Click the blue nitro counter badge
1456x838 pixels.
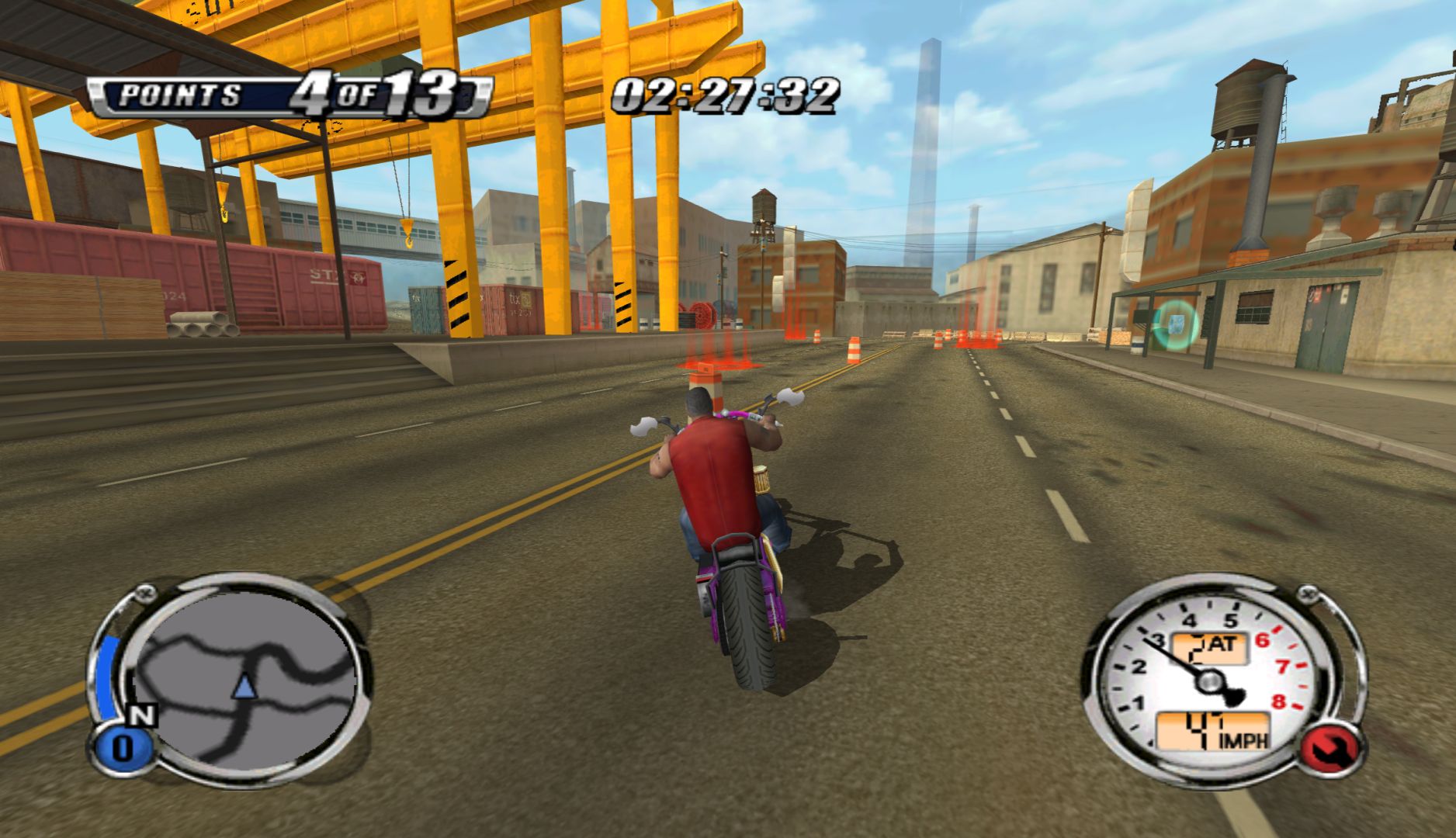tap(123, 749)
